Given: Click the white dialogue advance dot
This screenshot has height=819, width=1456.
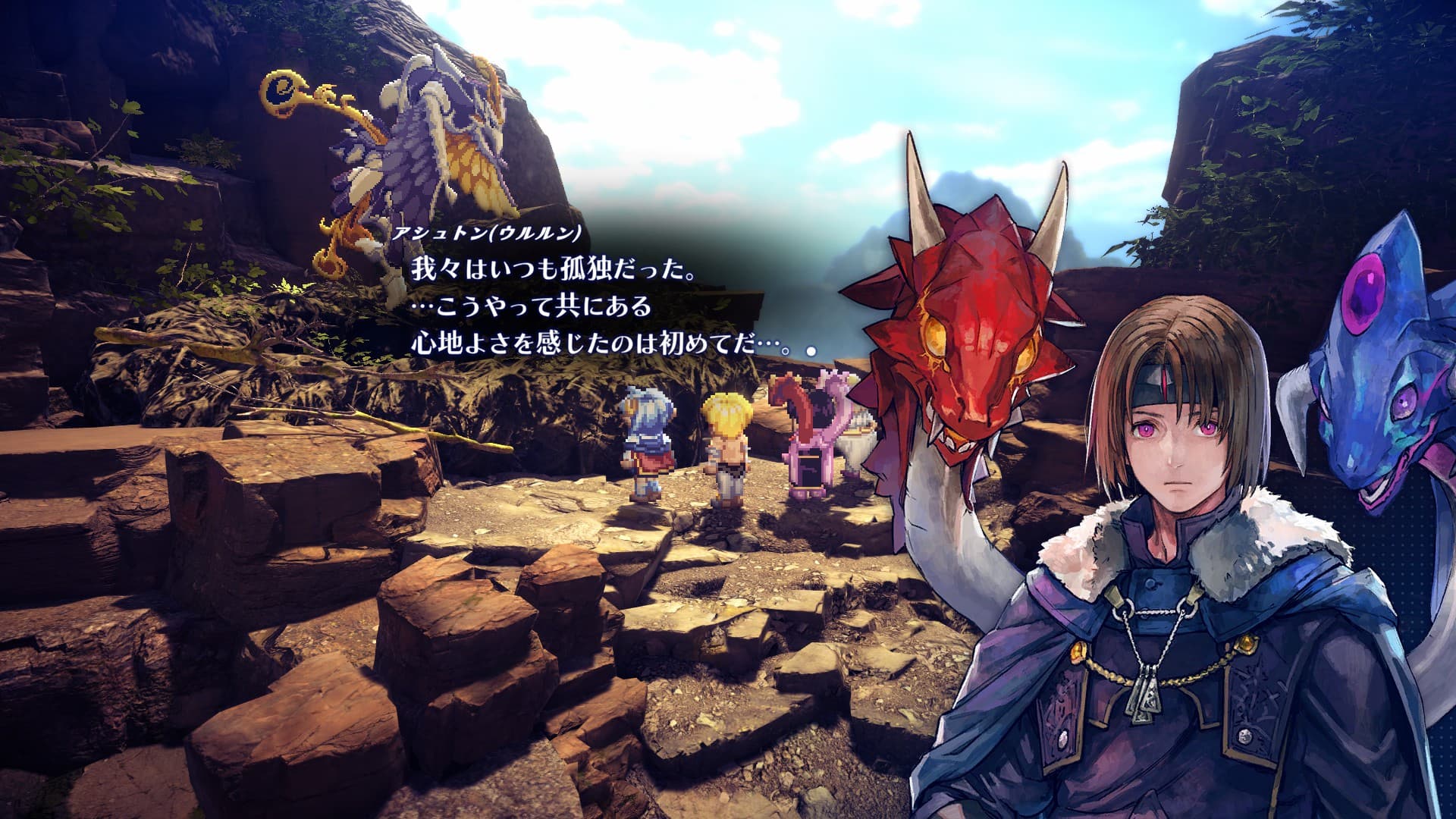Looking at the screenshot, I should click(811, 351).
